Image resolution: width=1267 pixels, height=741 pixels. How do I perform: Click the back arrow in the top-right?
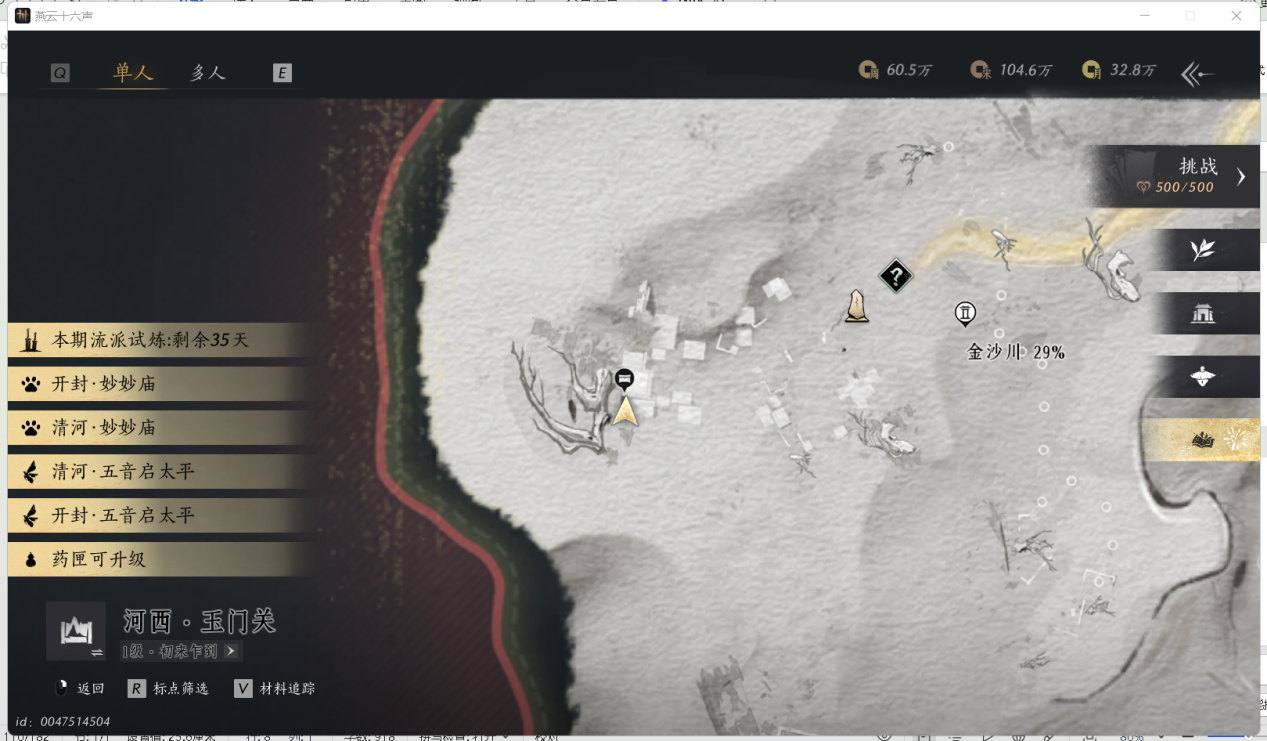[1197, 73]
